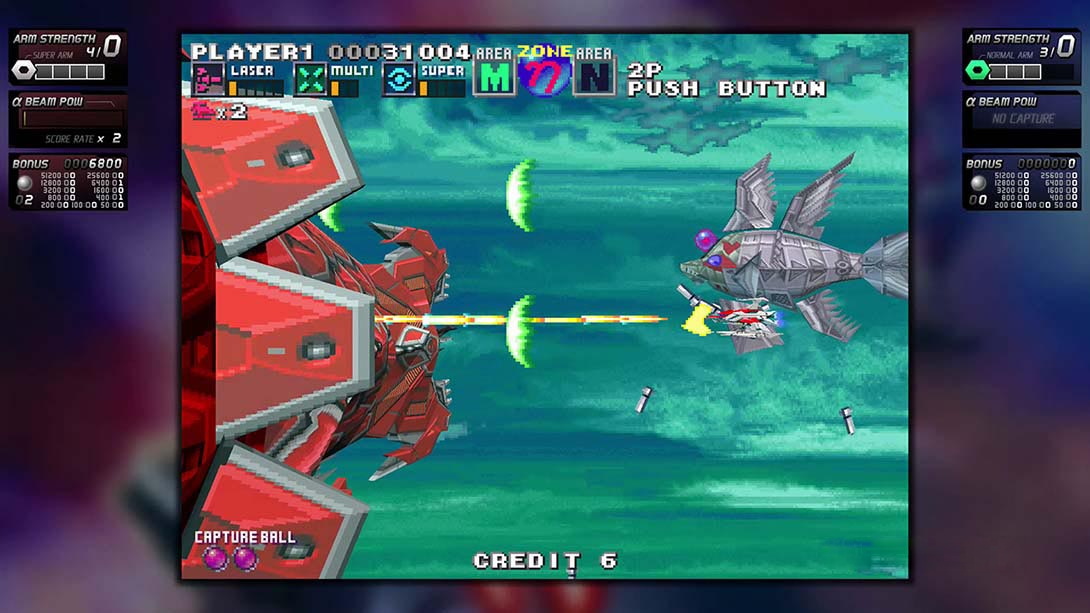This screenshot has width=1090, height=613.
Task: Select the Area N tile
Action: tap(594, 77)
